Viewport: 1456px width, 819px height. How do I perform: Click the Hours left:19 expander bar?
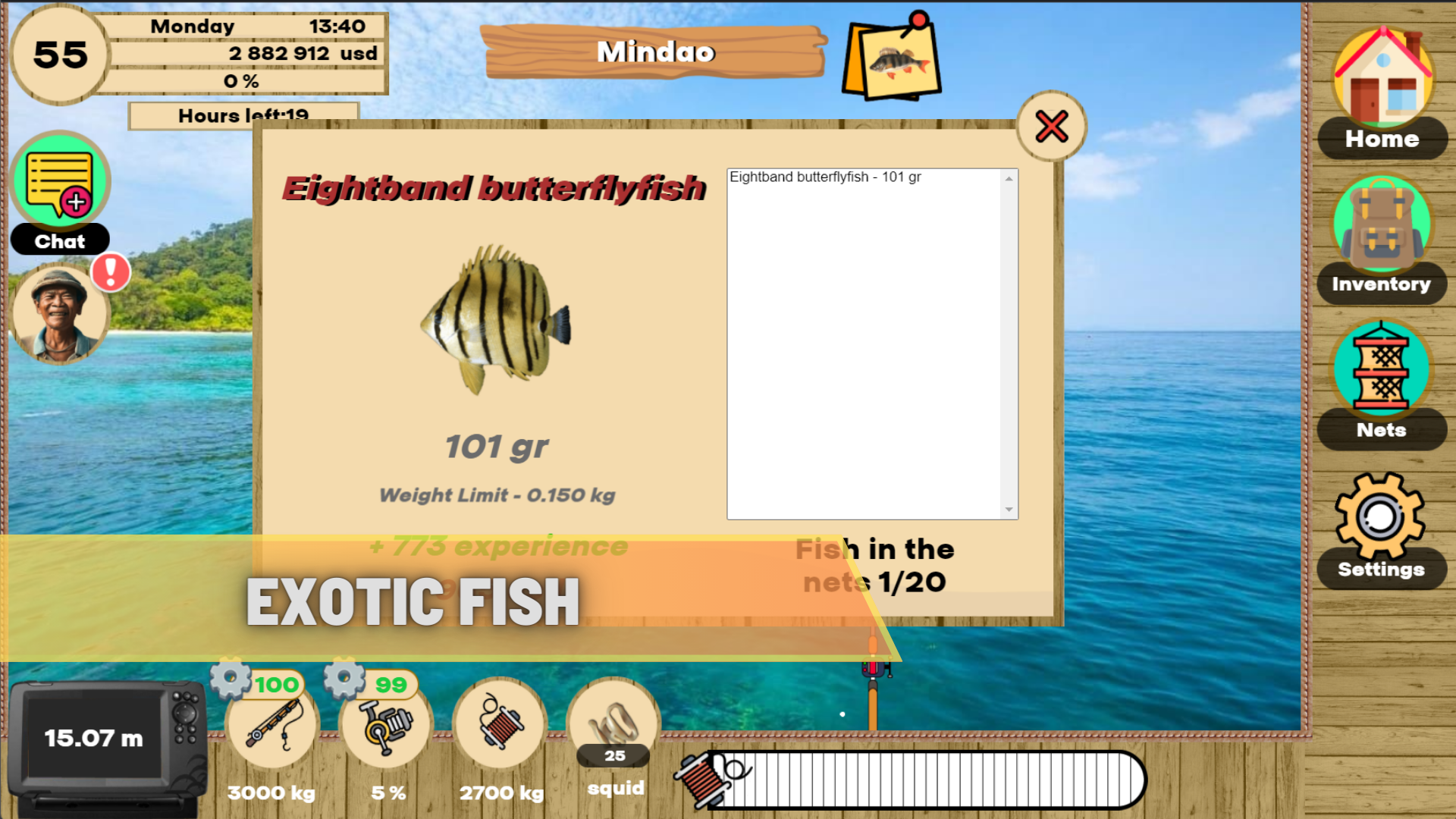(x=244, y=115)
